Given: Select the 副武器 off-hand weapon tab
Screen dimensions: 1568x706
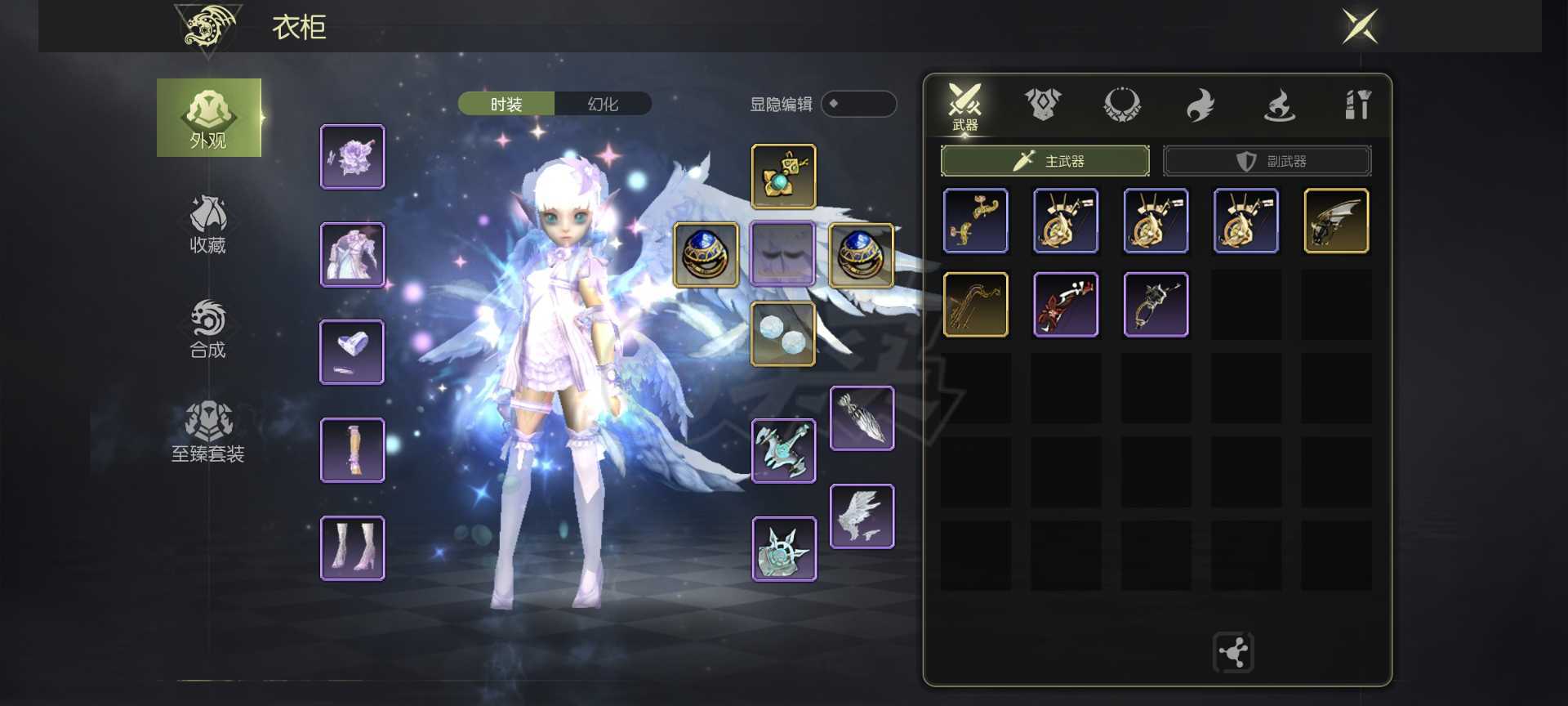Looking at the screenshot, I should pyautogui.click(x=1267, y=161).
